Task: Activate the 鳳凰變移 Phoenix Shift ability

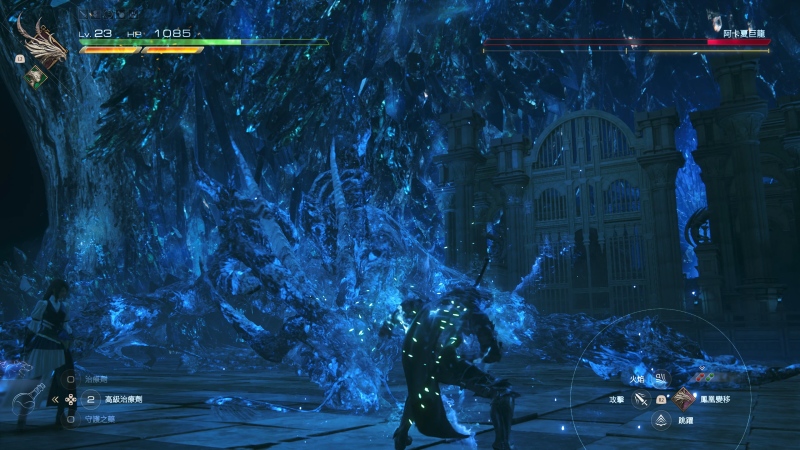Action: coord(683,399)
